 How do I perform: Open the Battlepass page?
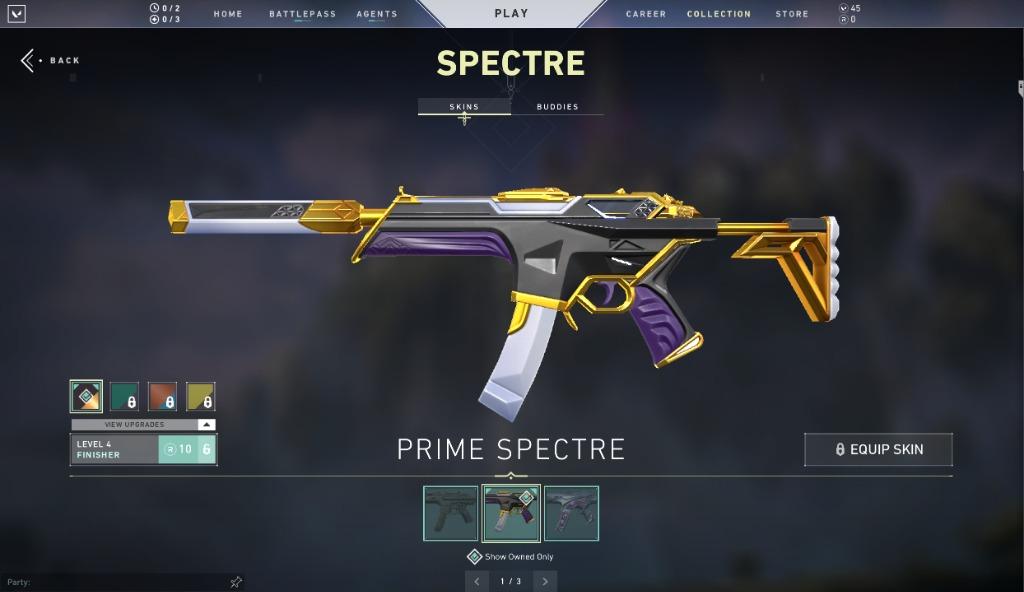(x=302, y=14)
